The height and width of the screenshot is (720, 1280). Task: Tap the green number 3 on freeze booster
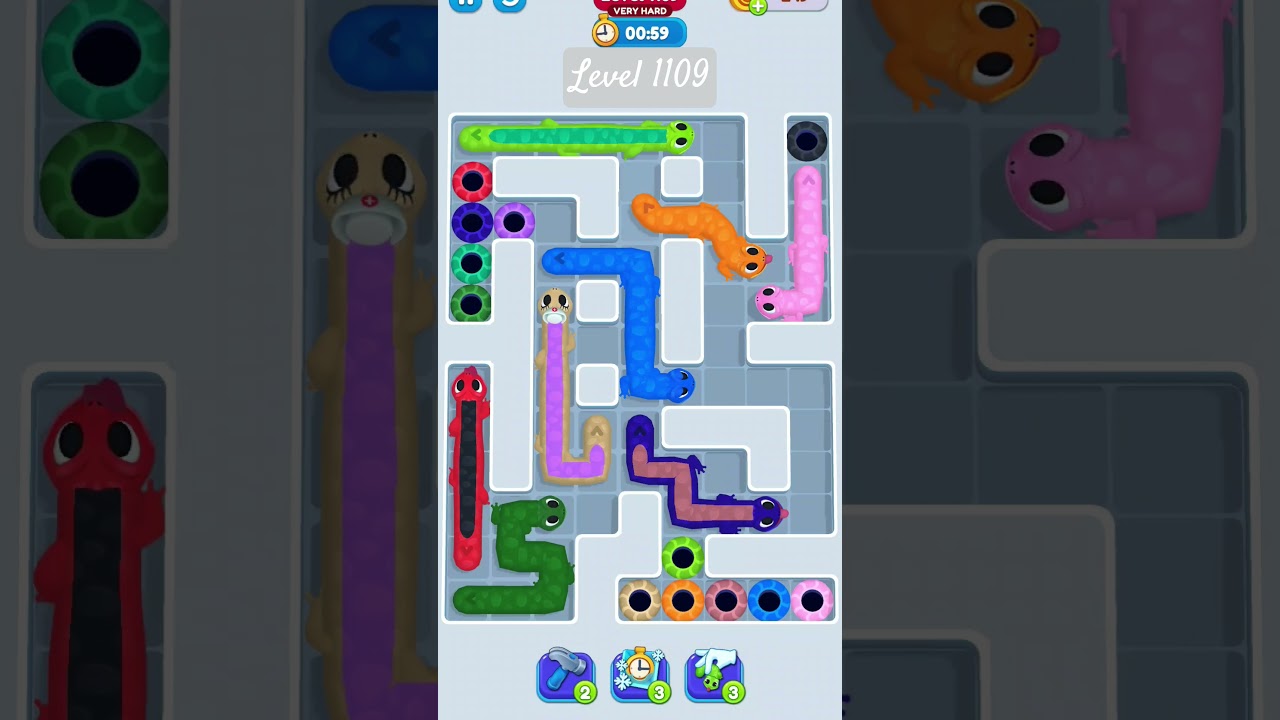point(660,691)
